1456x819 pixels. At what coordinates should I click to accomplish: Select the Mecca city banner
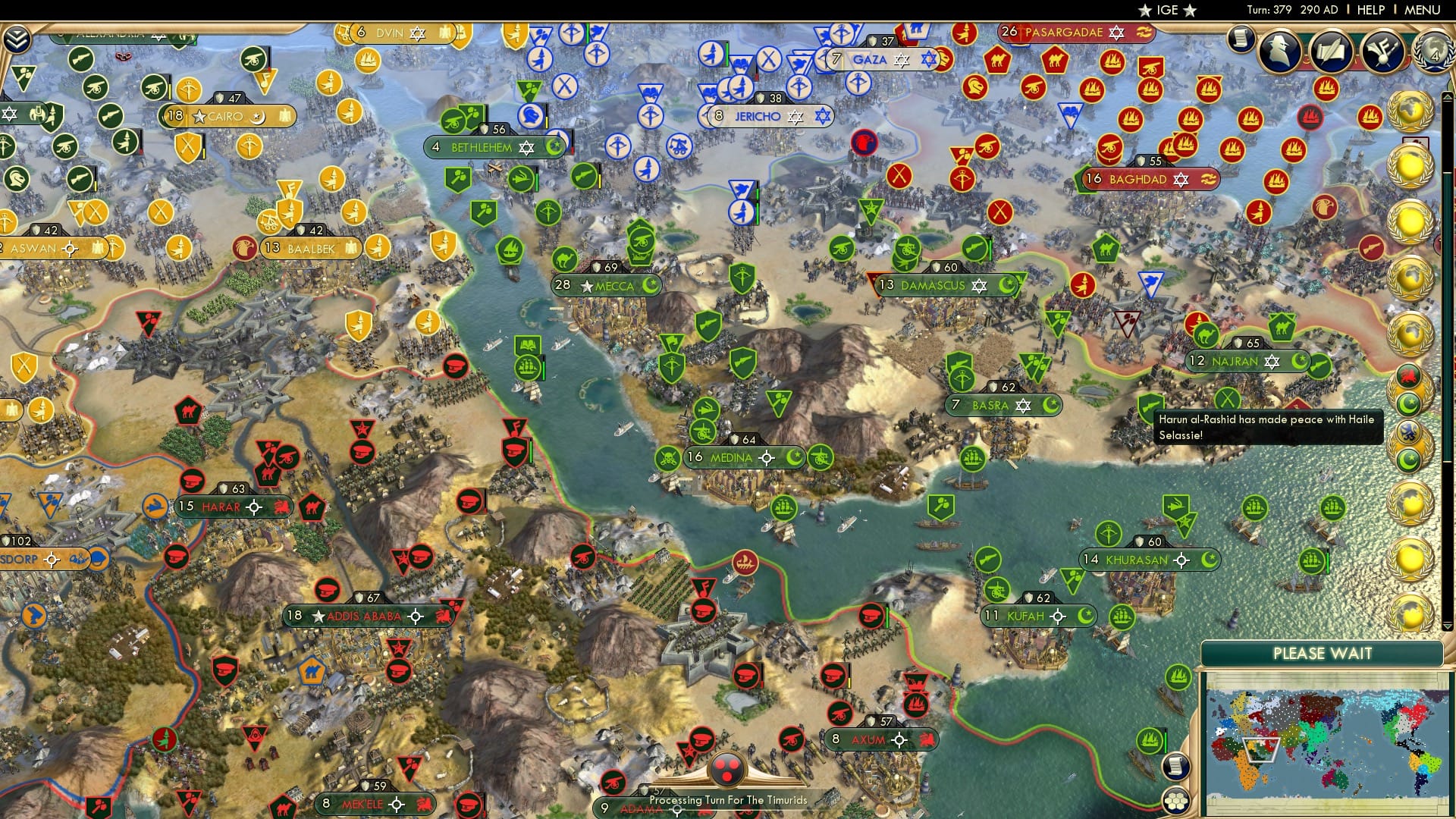tap(607, 285)
